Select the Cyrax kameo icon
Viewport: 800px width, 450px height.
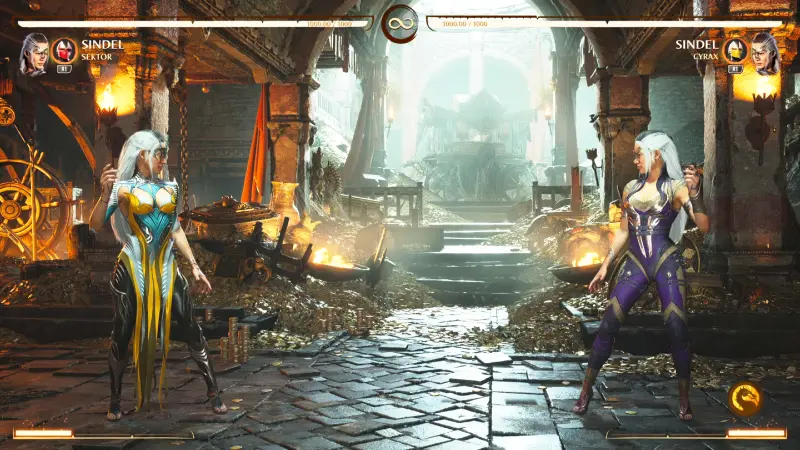coord(735,50)
